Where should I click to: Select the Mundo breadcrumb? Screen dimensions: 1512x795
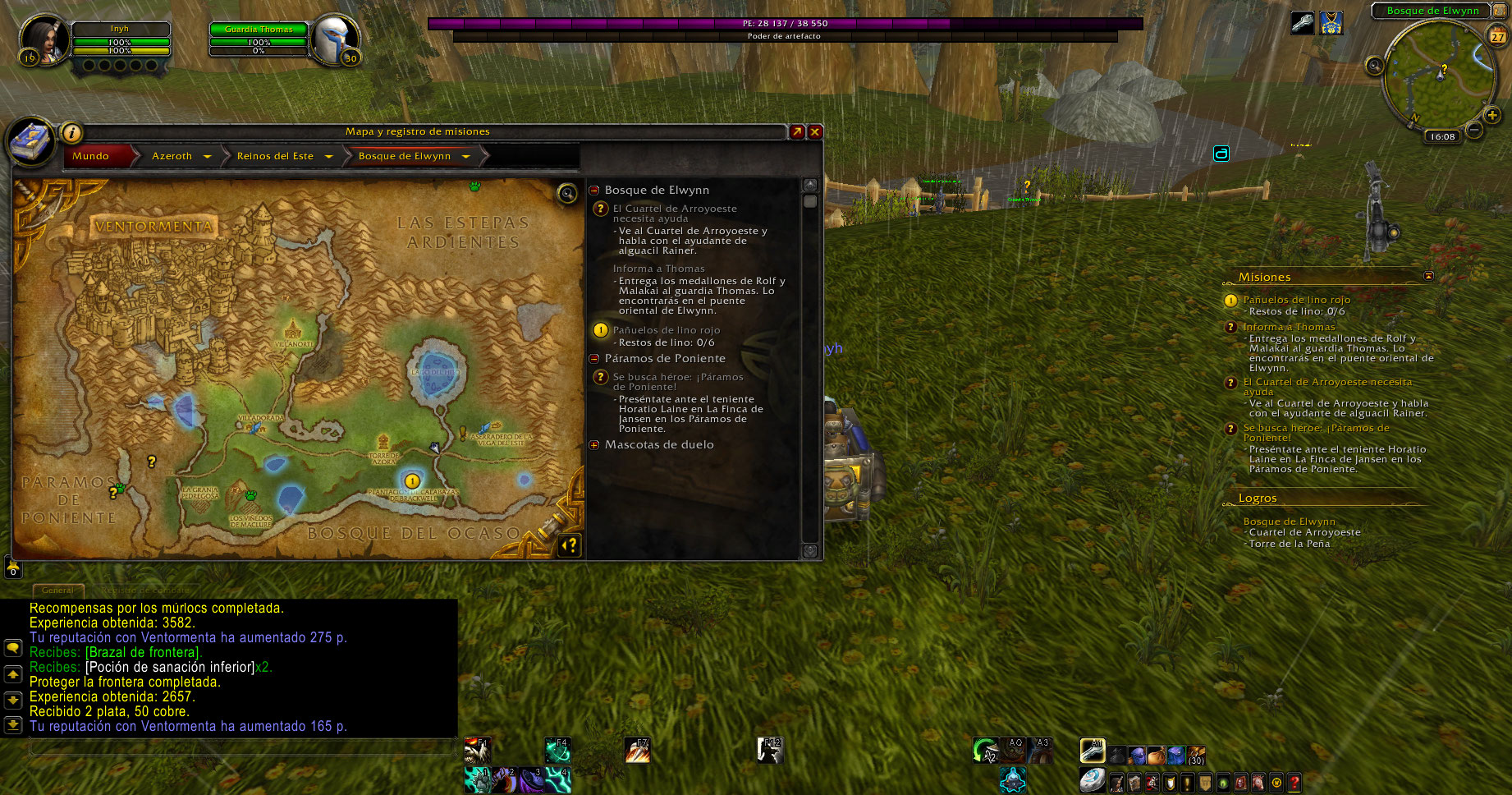[90, 156]
